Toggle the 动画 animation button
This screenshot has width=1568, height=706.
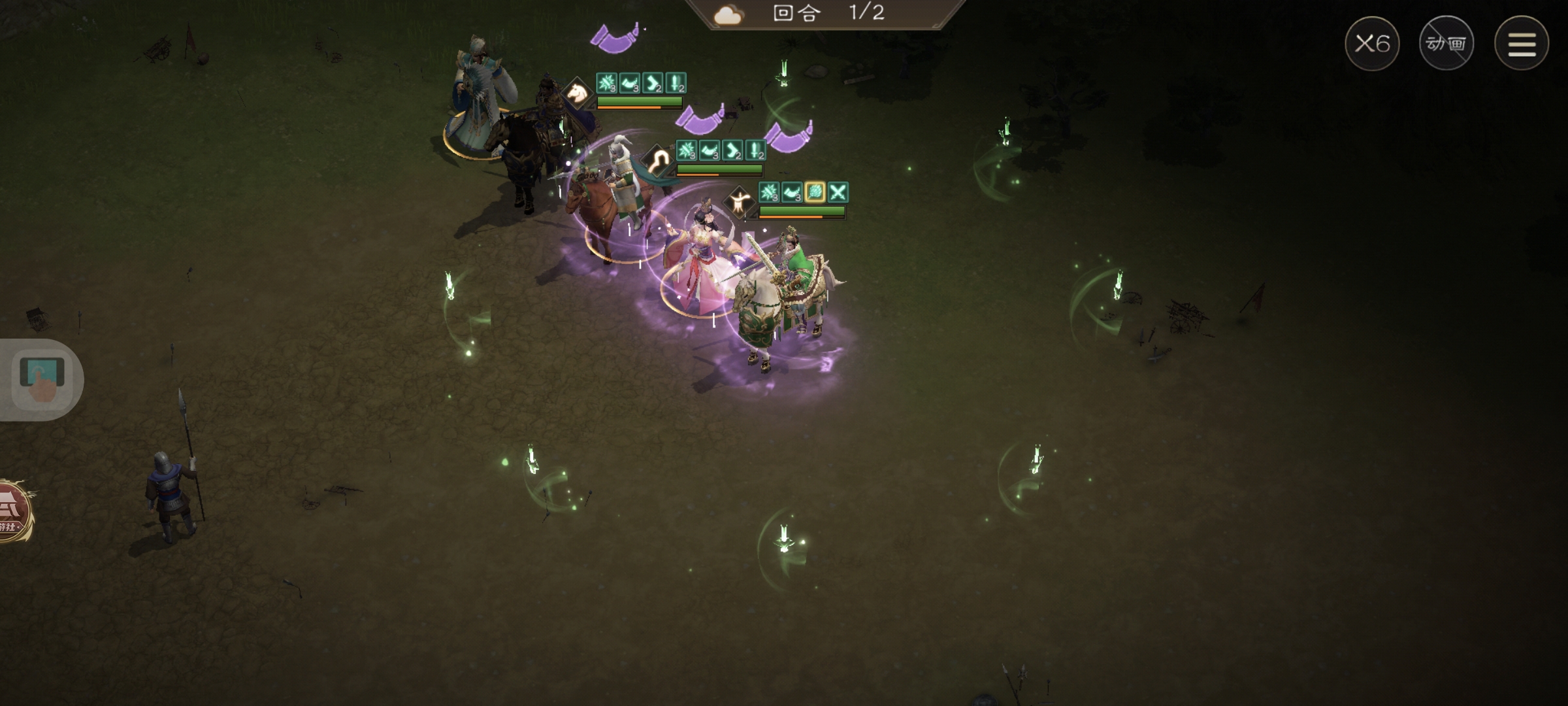pyautogui.click(x=1446, y=44)
